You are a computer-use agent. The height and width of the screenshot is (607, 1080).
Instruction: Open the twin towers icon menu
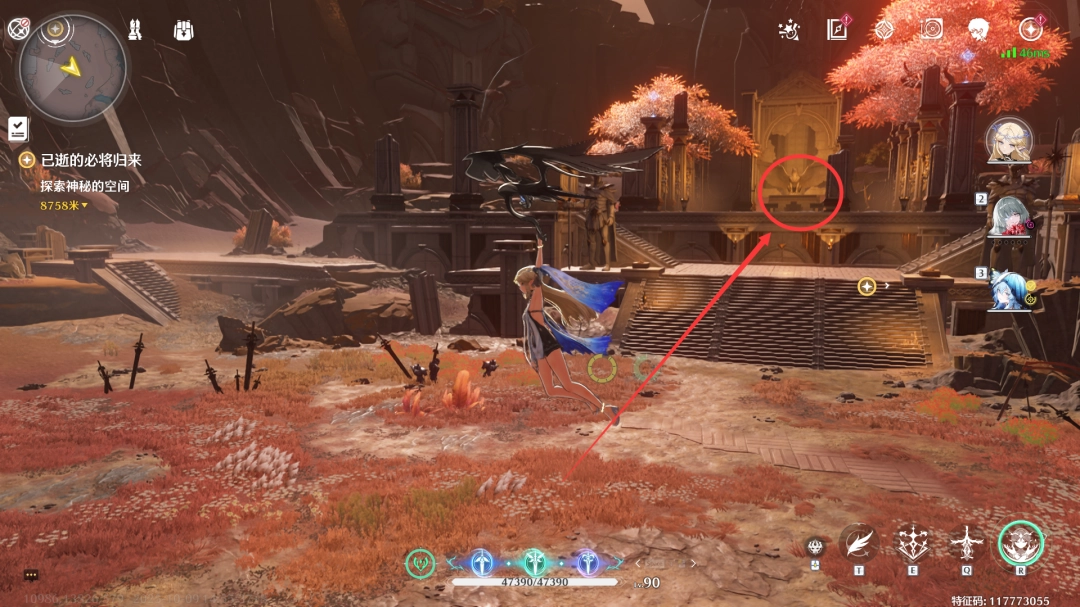pos(134,30)
